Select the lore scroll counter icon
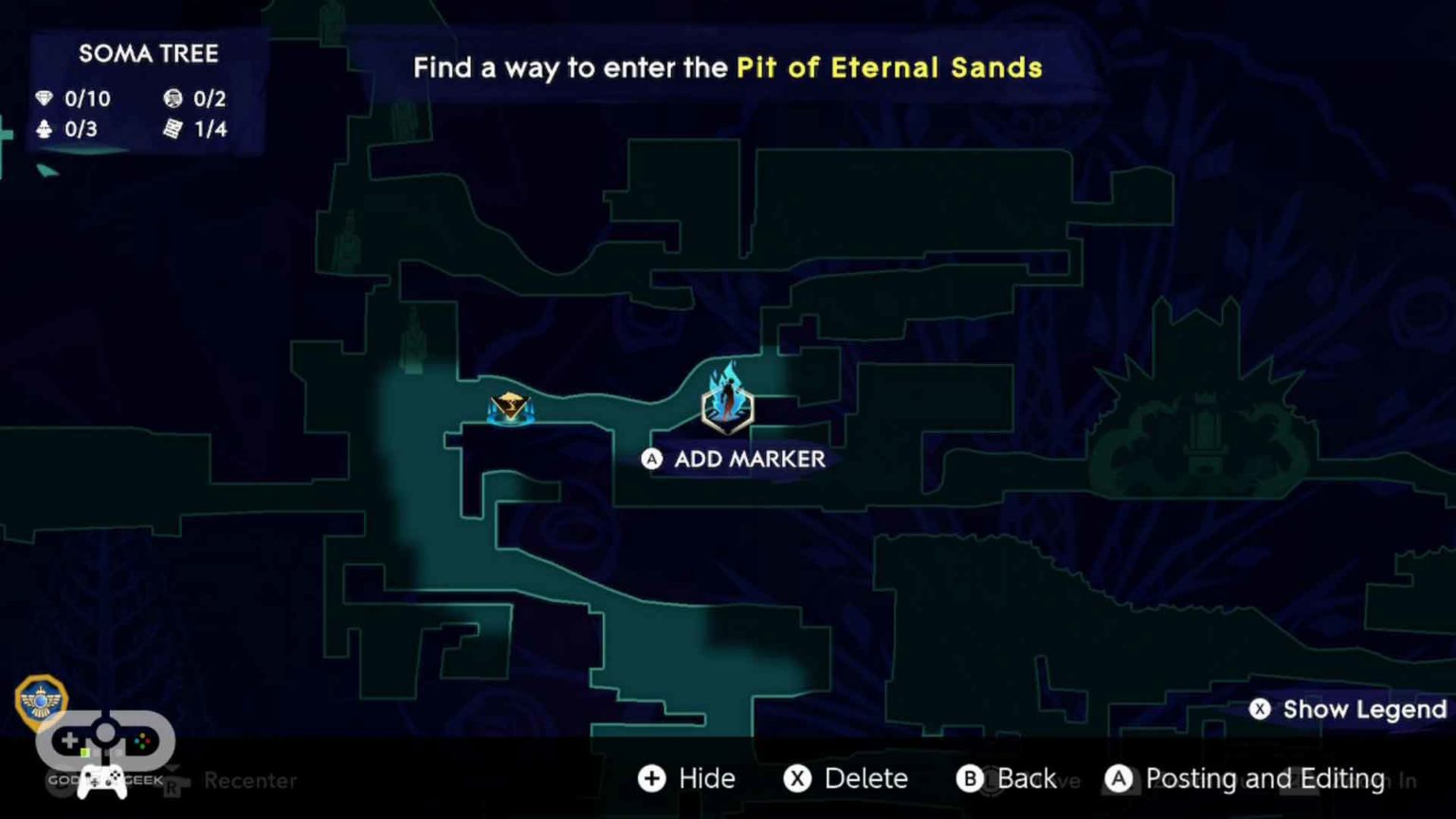Screen dimensions: 1456x819 coord(172,129)
